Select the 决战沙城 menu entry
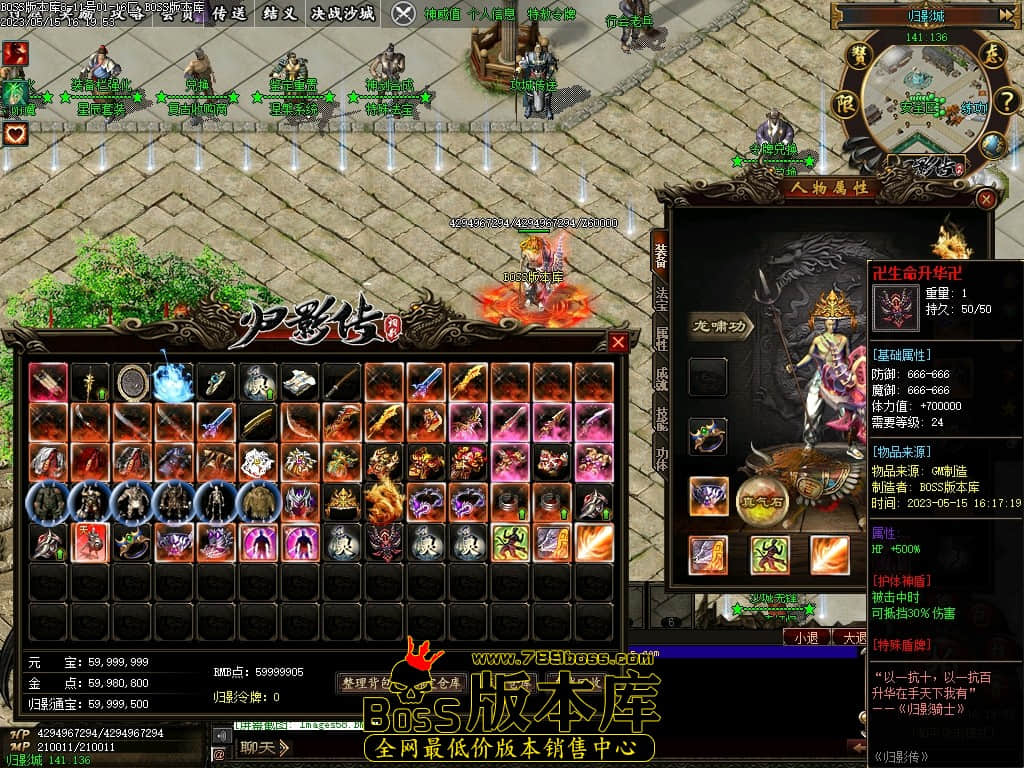1024x768 pixels. click(x=343, y=13)
